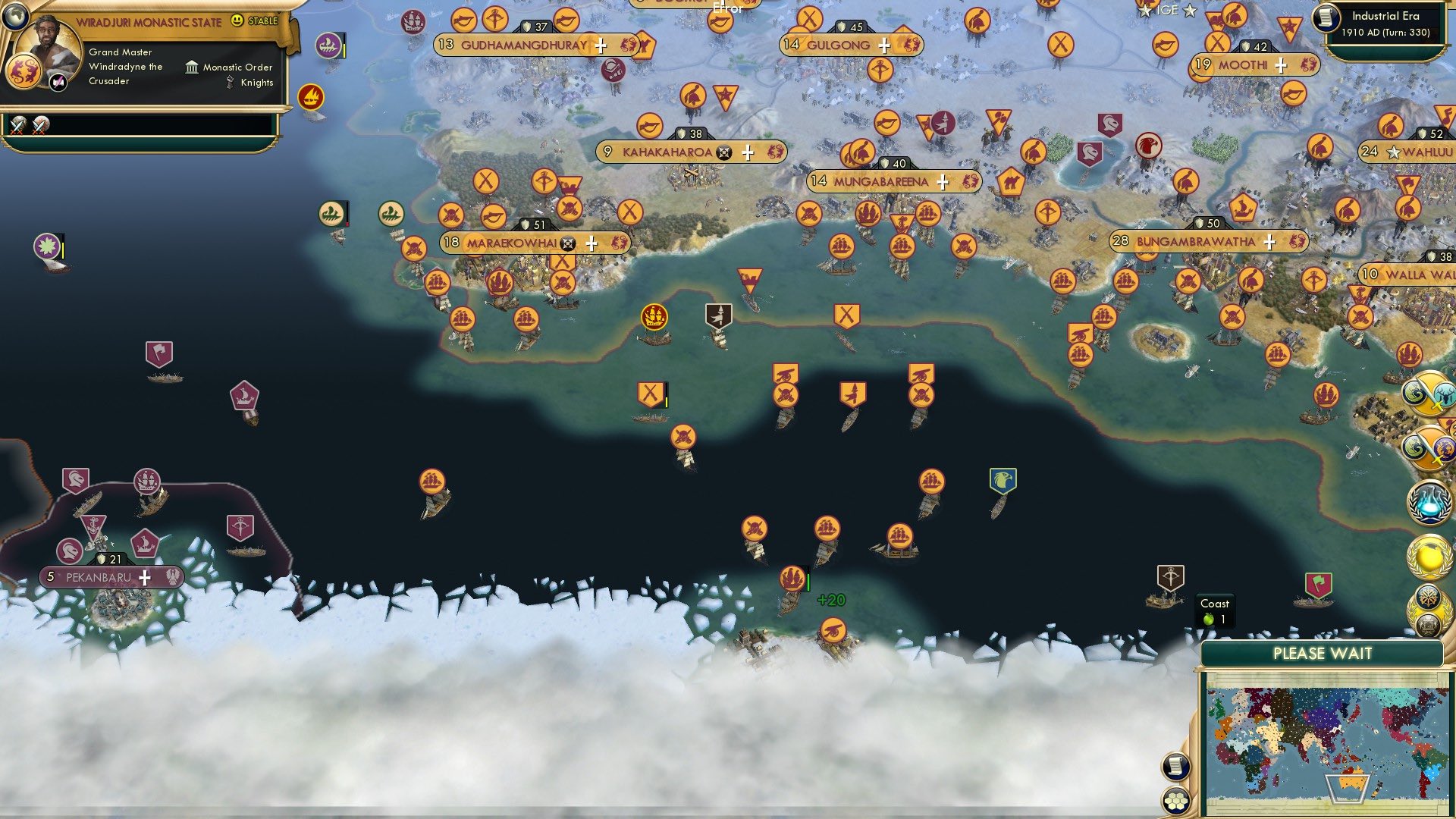Screen dimensions: 1456x819
Task: Select the science flask icon on the right sidebar
Action: 1429,501
